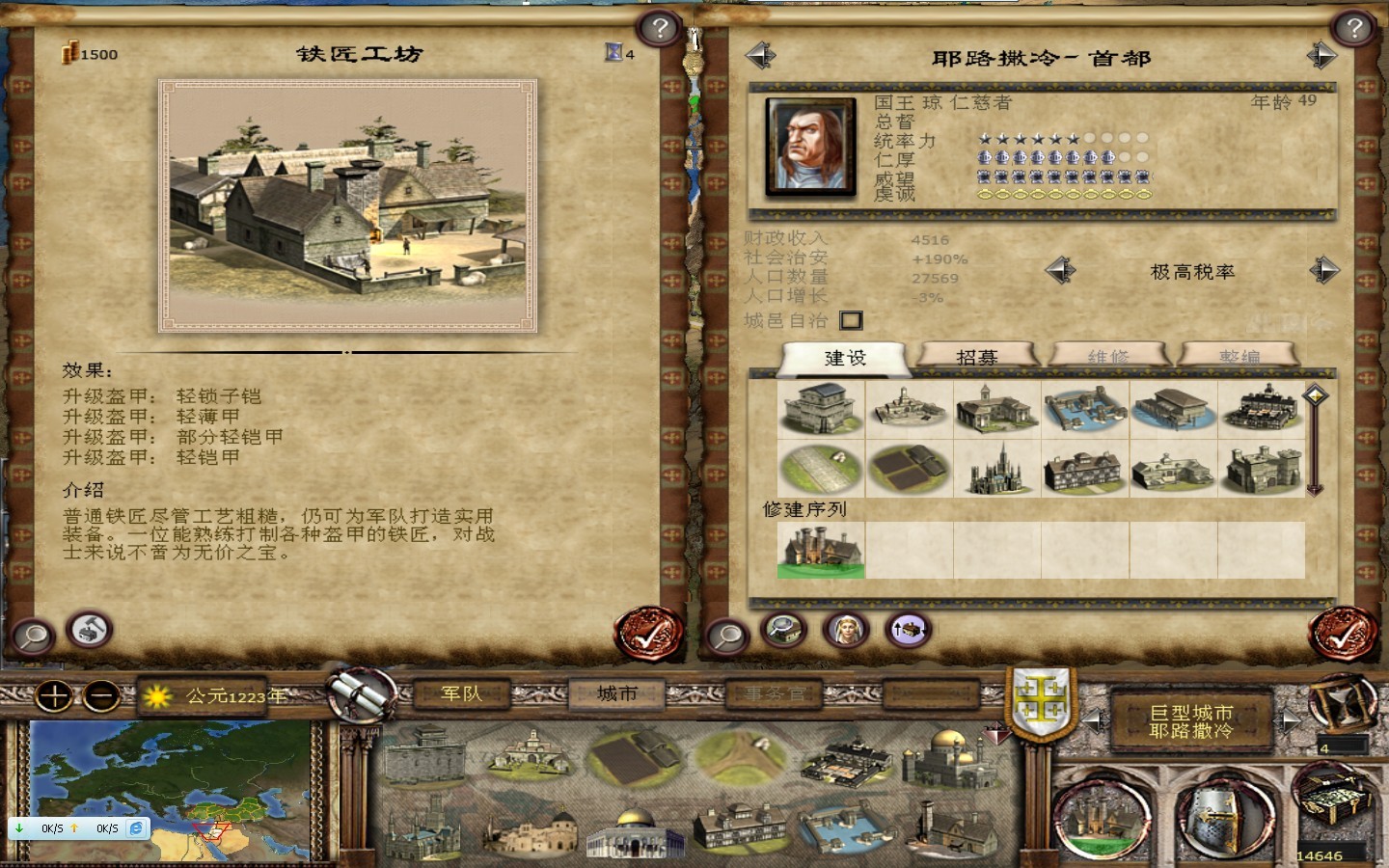Open the 军队 army list tab

click(x=462, y=692)
